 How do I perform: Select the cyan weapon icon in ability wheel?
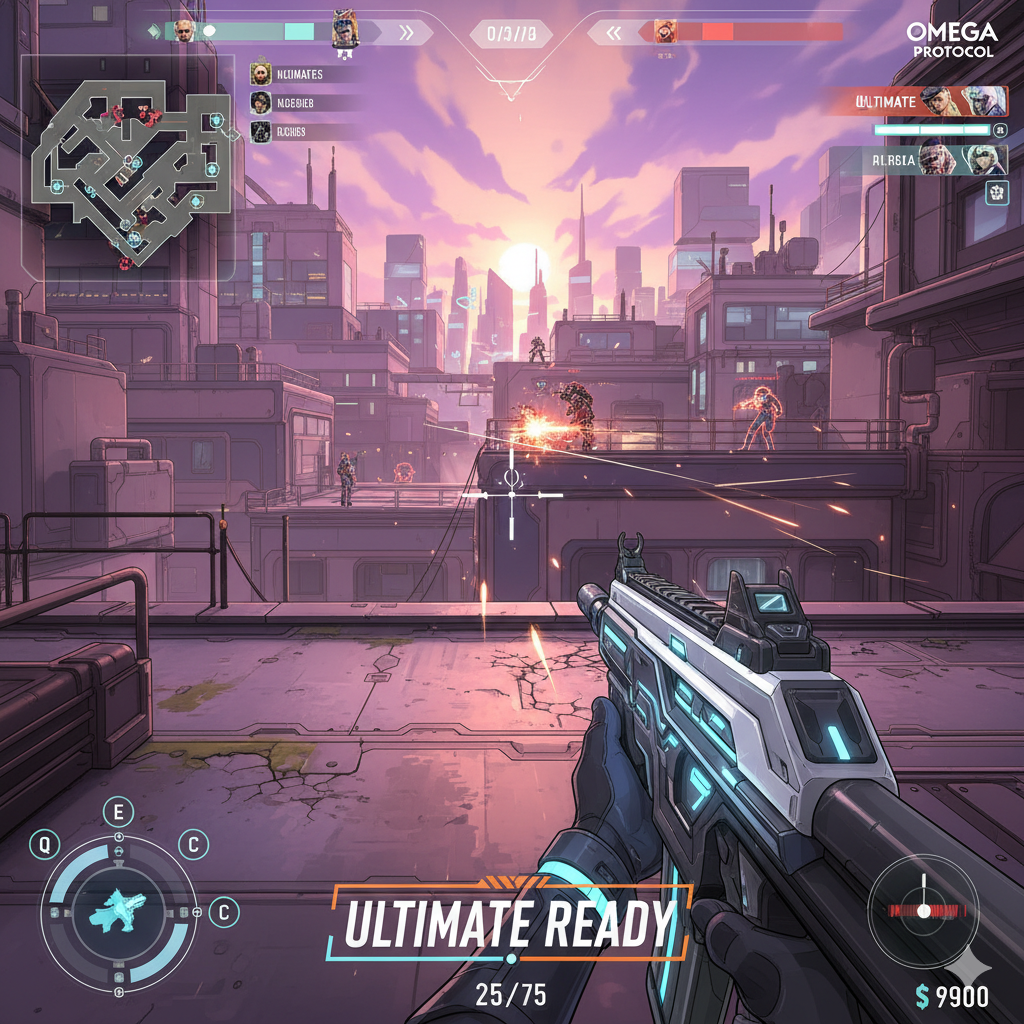click(118, 910)
